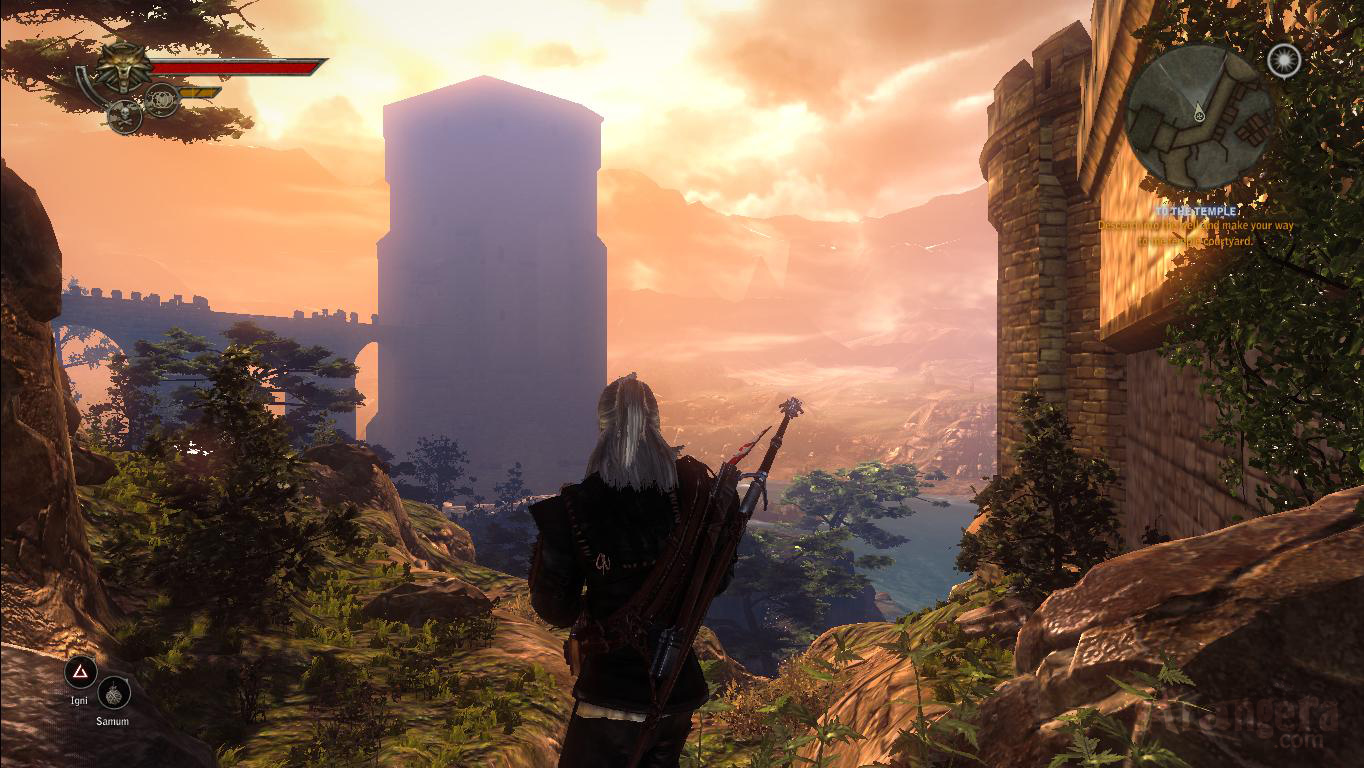The image size is (1364, 768).
Task: Click the wolf medallion icon
Action: click(x=123, y=67)
